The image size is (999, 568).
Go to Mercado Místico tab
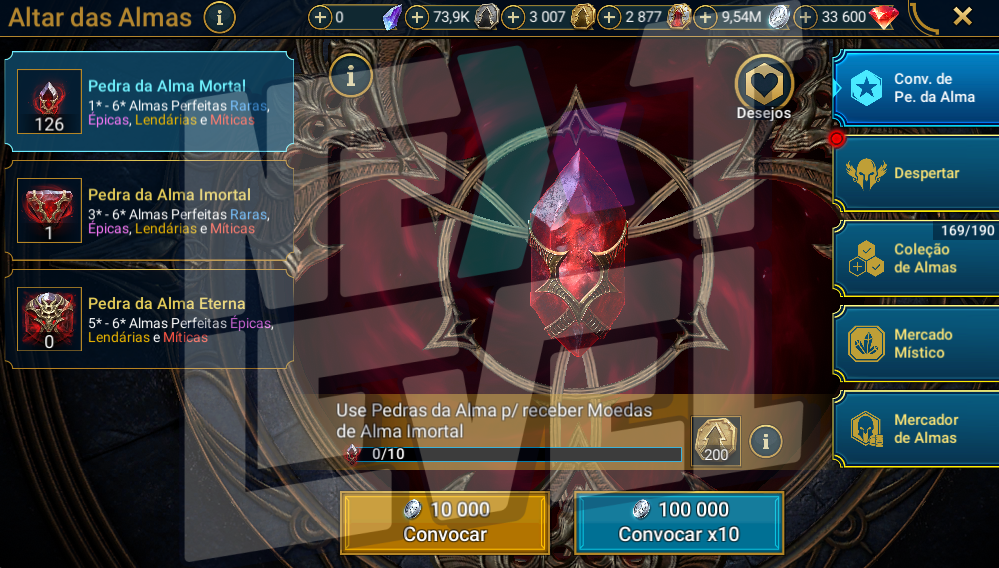click(916, 343)
